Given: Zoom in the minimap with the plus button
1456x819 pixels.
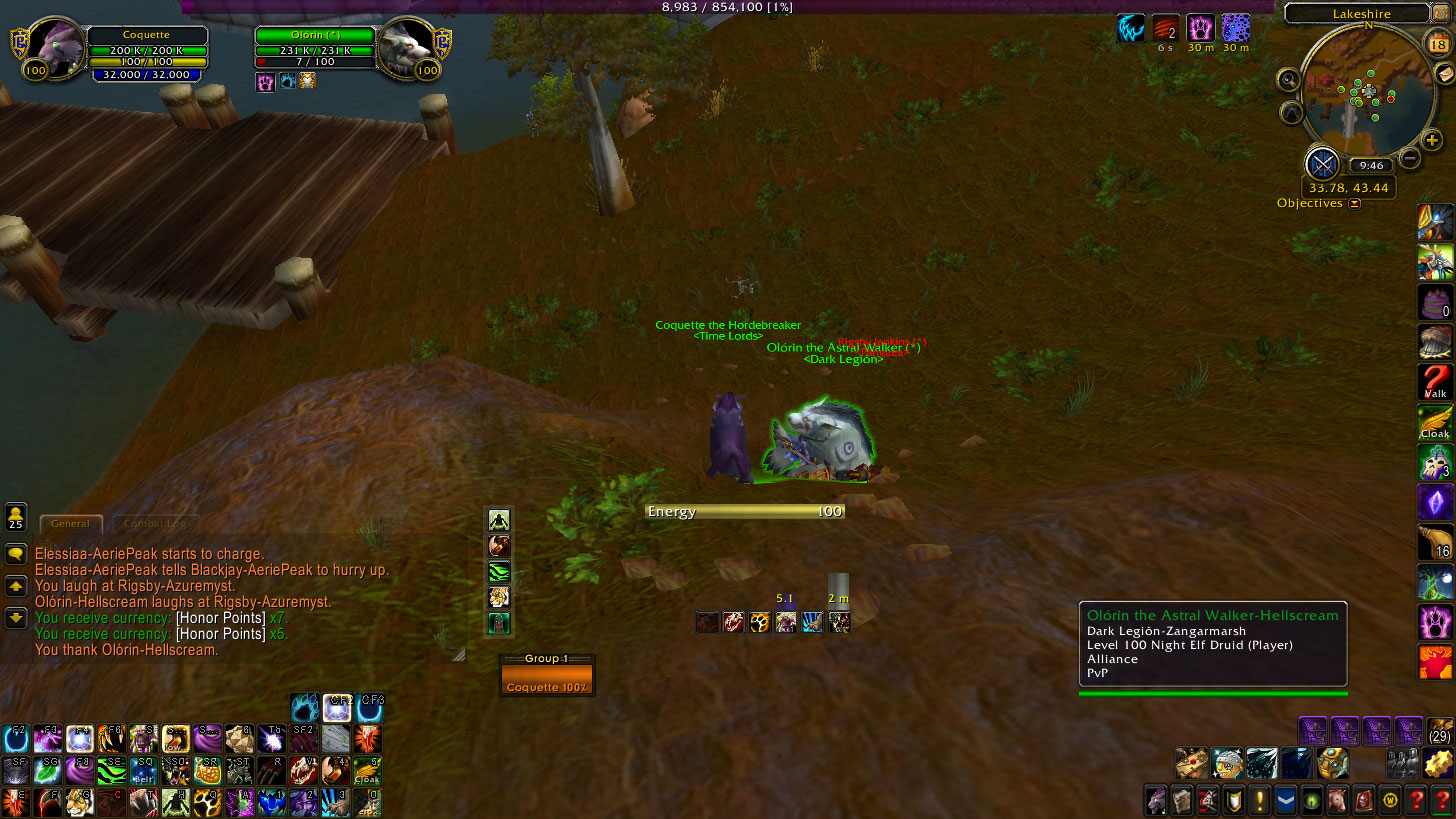Looking at the screenshot, I should tap(1432, 141).
